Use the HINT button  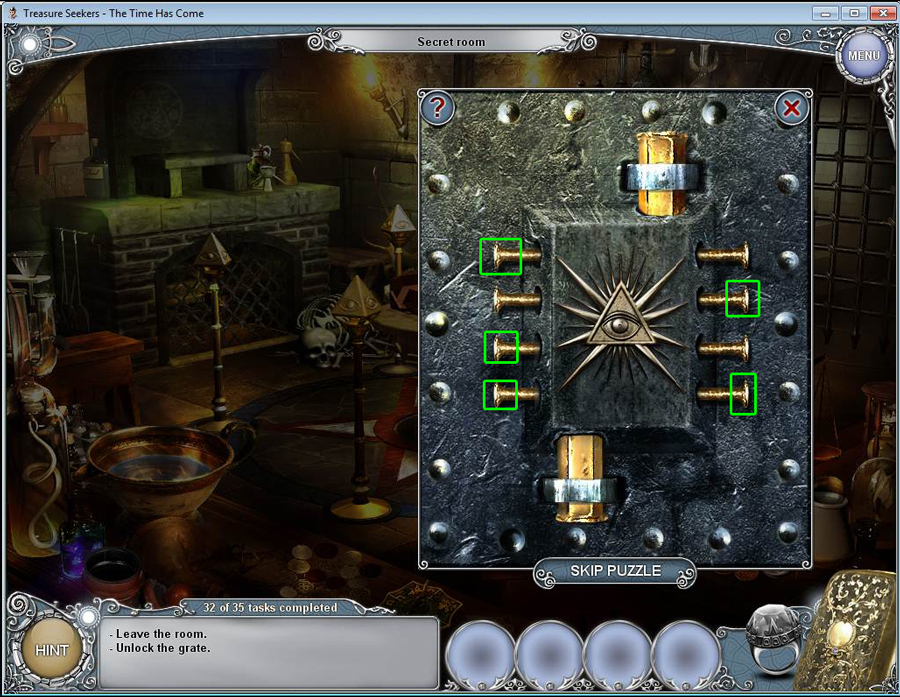click(52, 649)
